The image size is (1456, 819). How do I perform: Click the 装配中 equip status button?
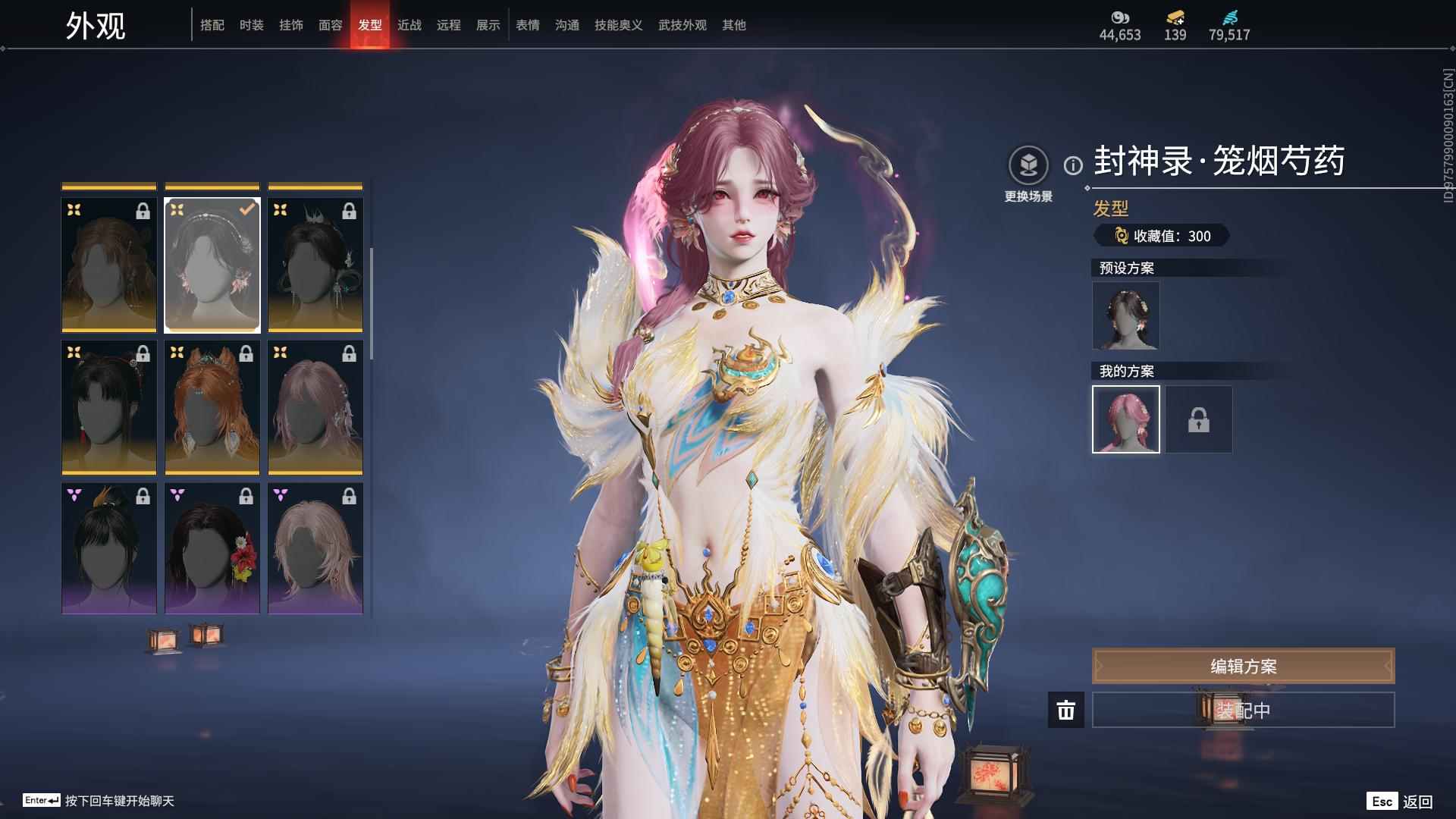click(x=1242, y=710)
